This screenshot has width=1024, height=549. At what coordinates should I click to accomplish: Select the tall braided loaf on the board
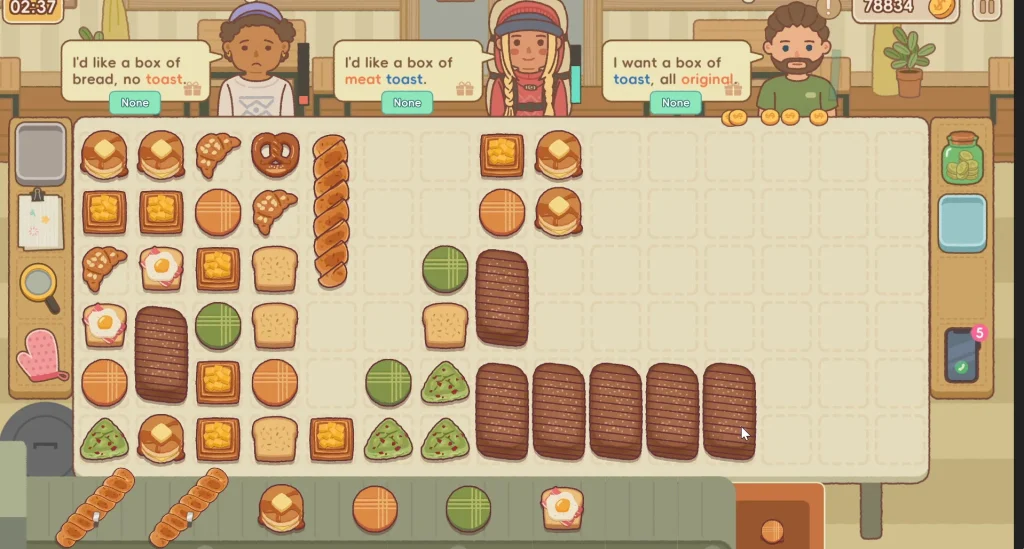click(330, 211)
